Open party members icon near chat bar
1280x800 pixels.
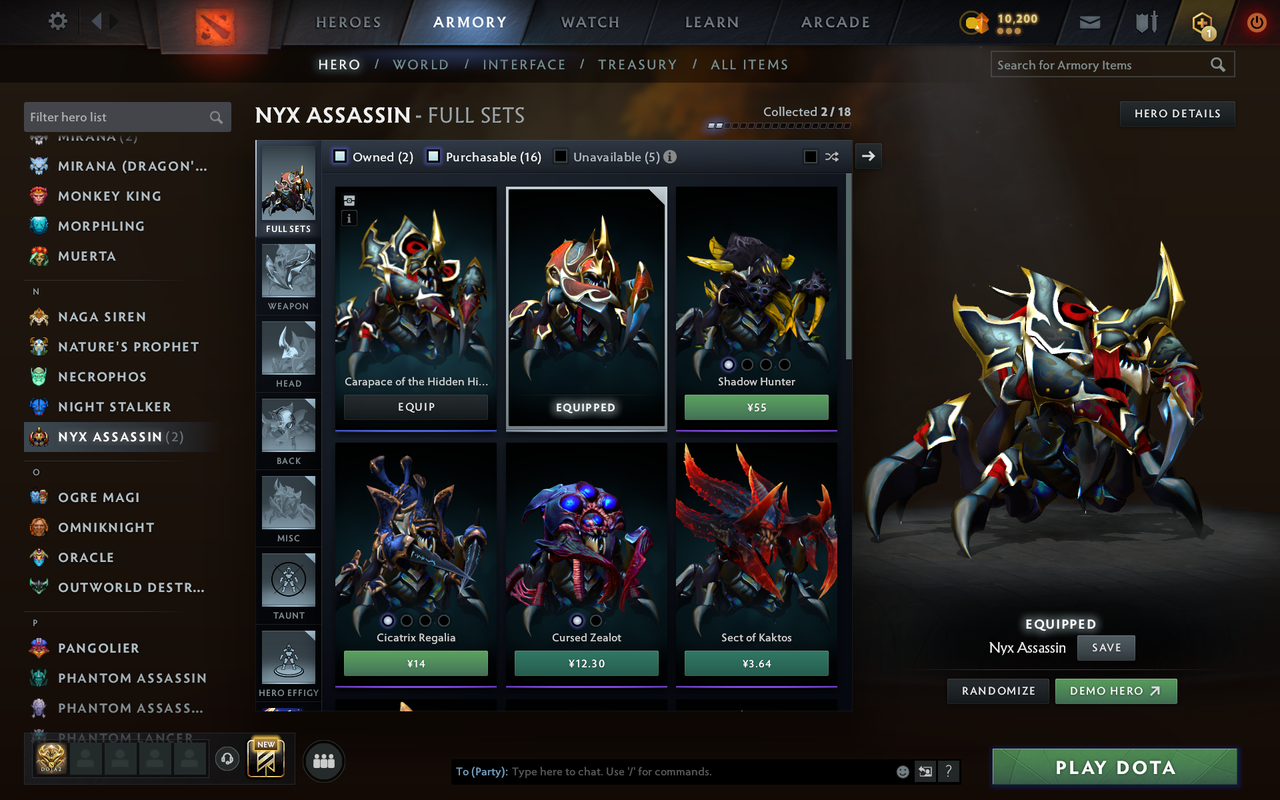tap(323, 760)
